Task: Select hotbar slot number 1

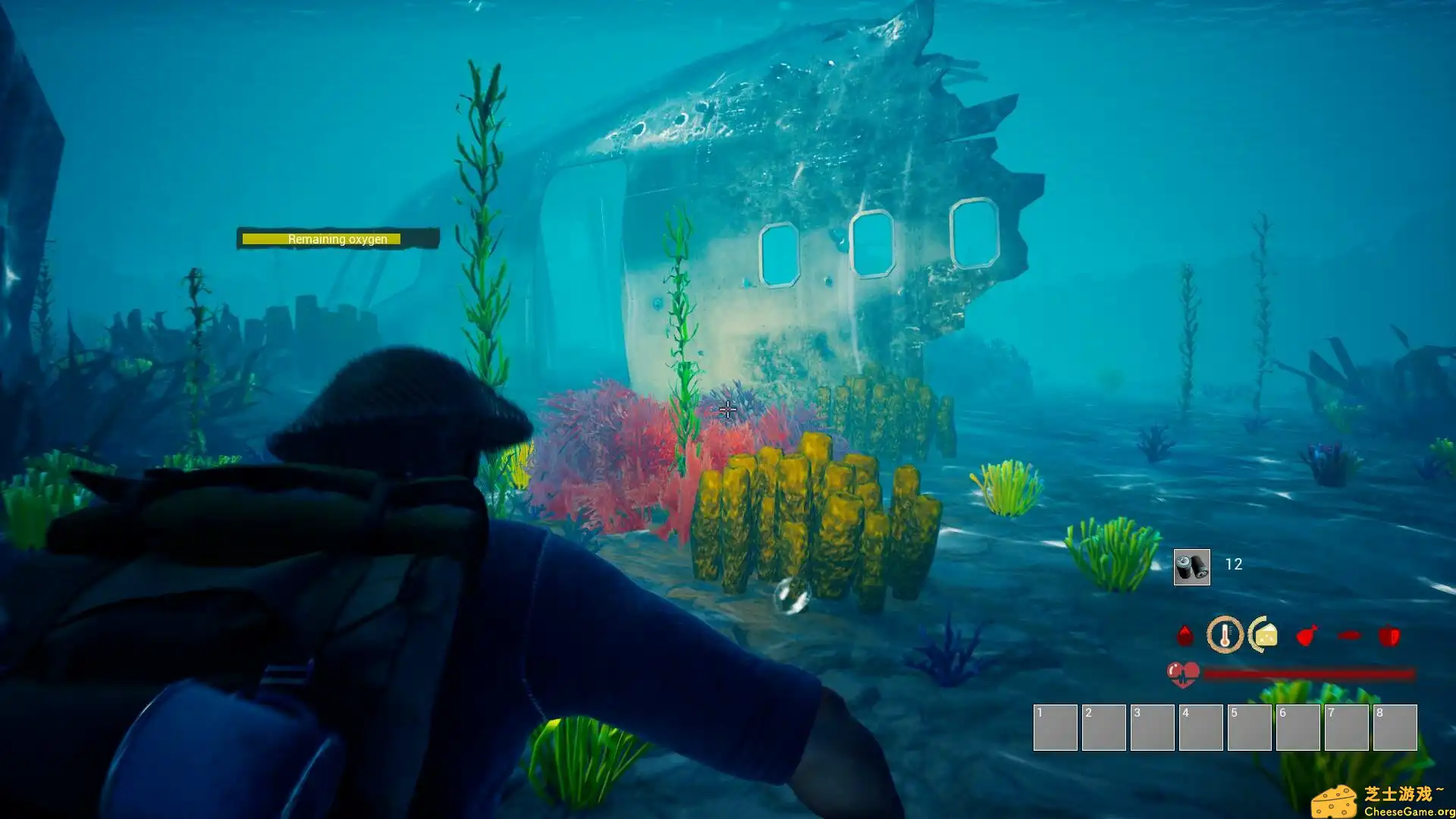Action: (x=1055, y=727)
